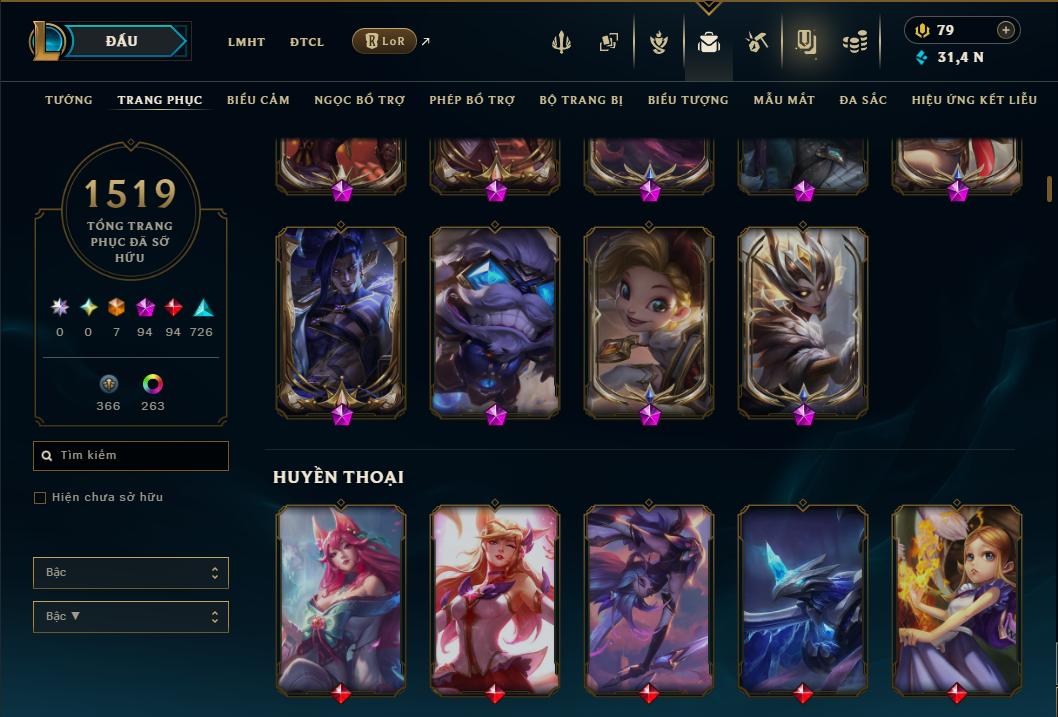Switch to the TƯỚNG tab
This screenshot has width=1058, height=717.
69,100
